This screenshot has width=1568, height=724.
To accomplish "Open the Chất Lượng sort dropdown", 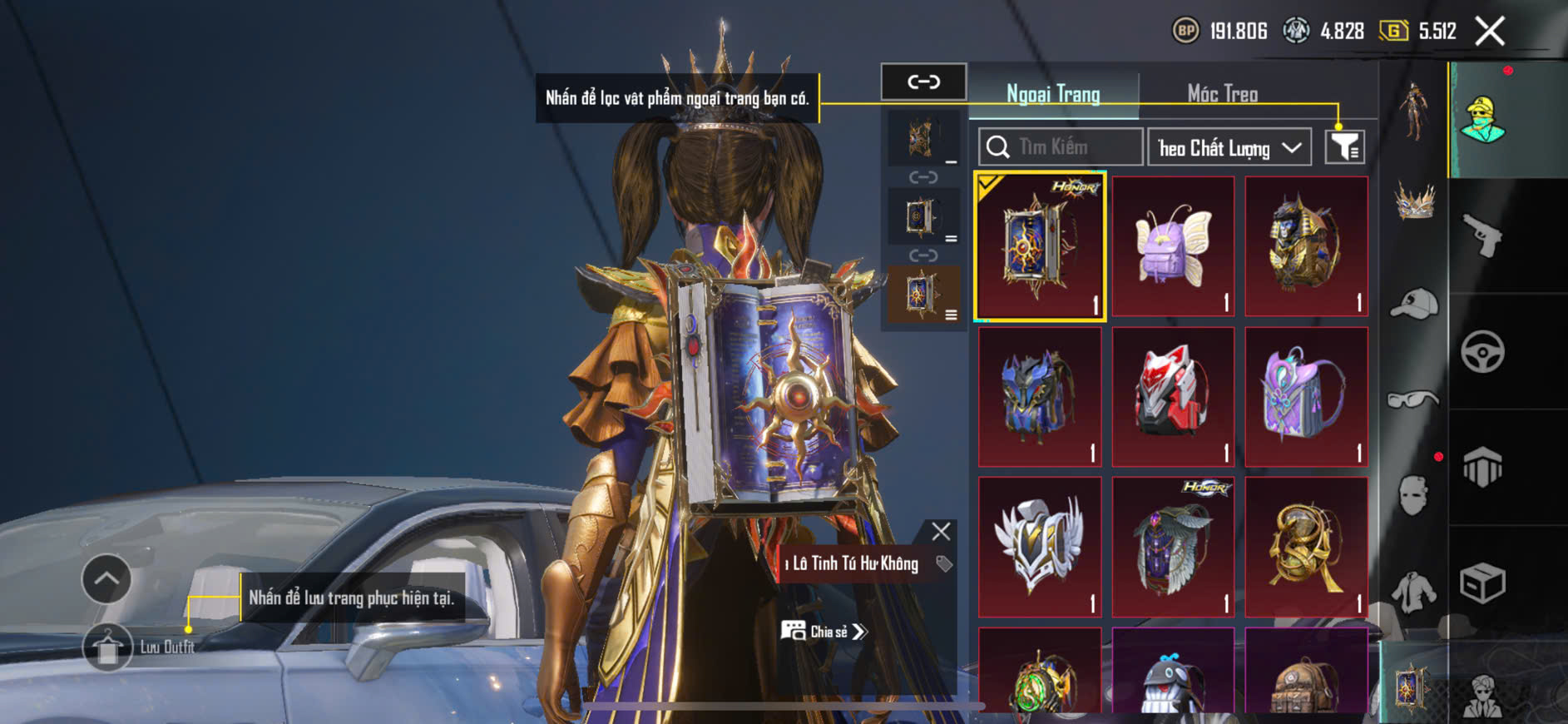I will pos(1229,148).
